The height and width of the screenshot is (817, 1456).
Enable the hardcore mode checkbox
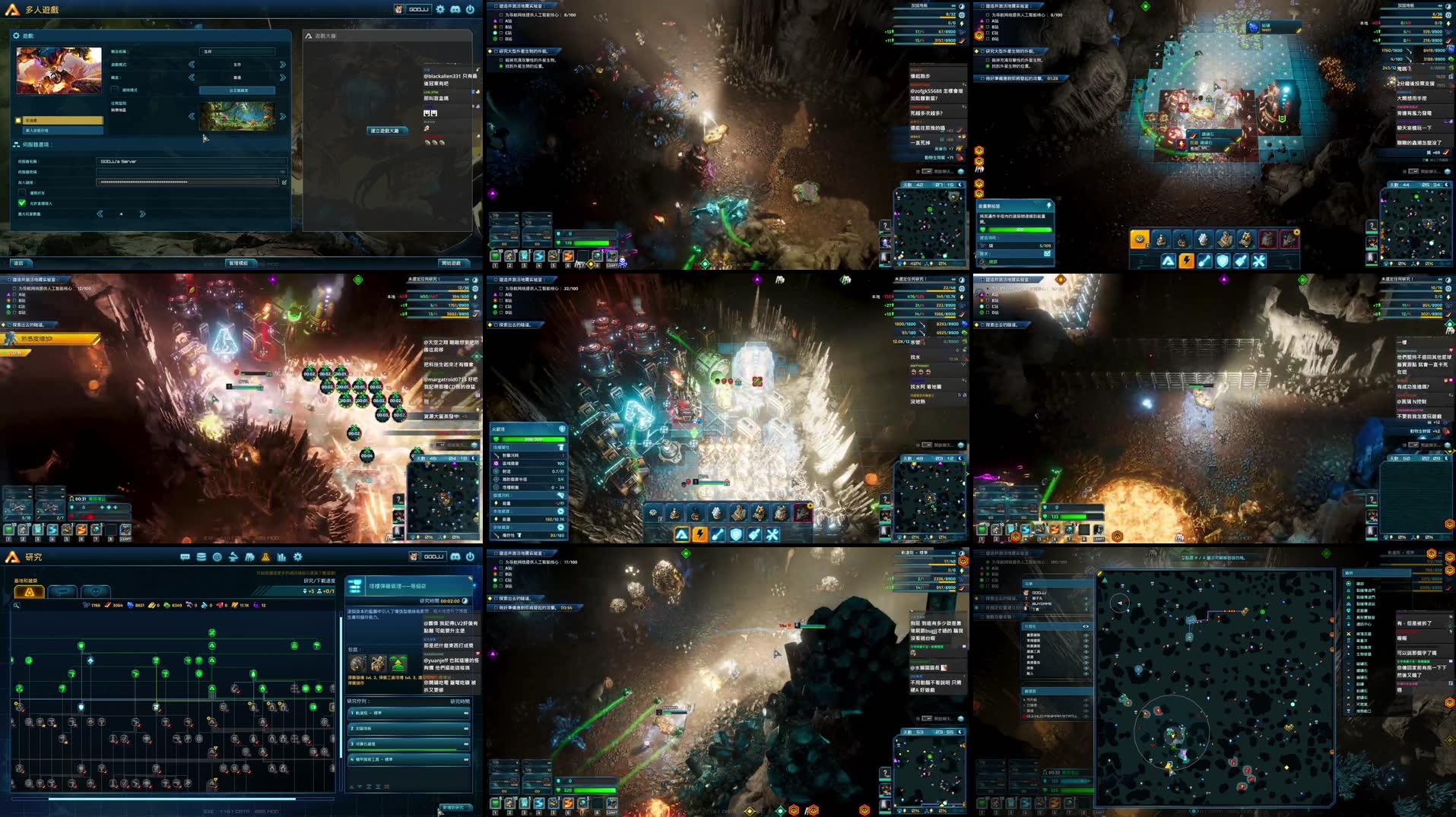[x=113, y=89]
